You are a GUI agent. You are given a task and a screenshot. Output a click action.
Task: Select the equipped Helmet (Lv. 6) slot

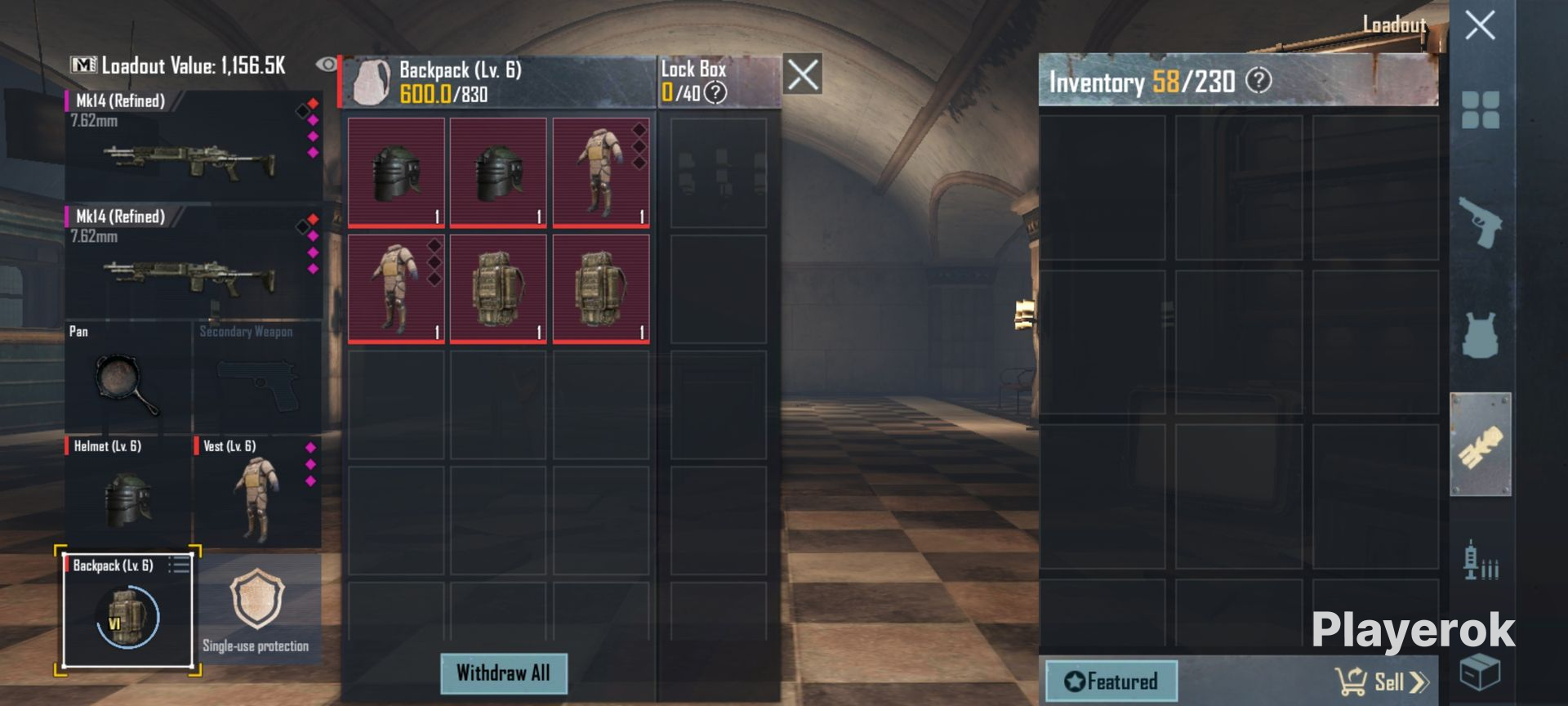click(x=127, y=492)
